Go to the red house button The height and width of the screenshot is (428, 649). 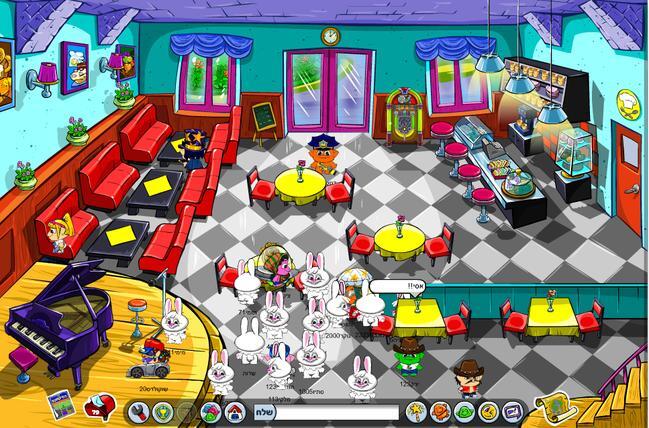coord(236,411)
